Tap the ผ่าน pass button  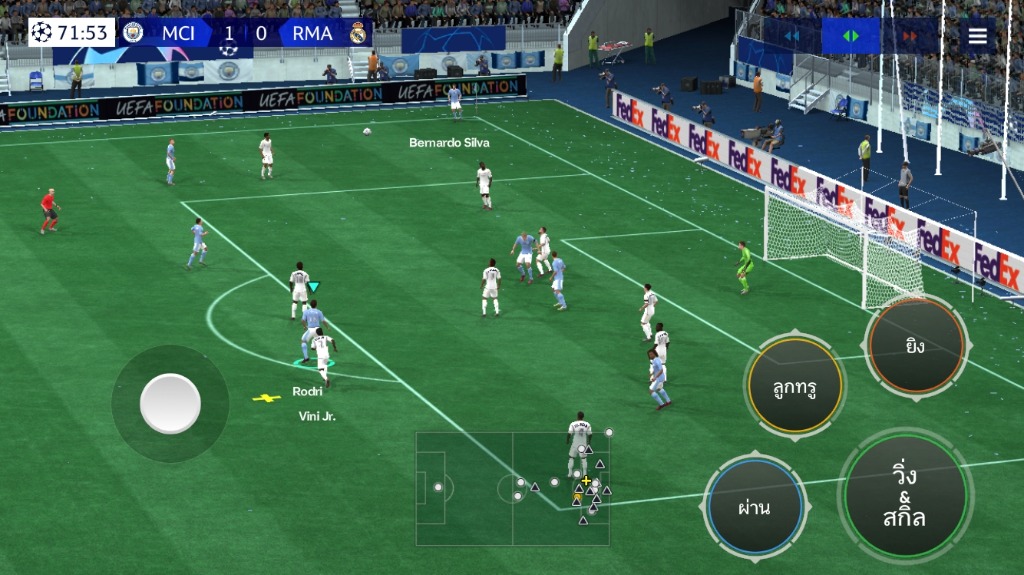point(754,506)
